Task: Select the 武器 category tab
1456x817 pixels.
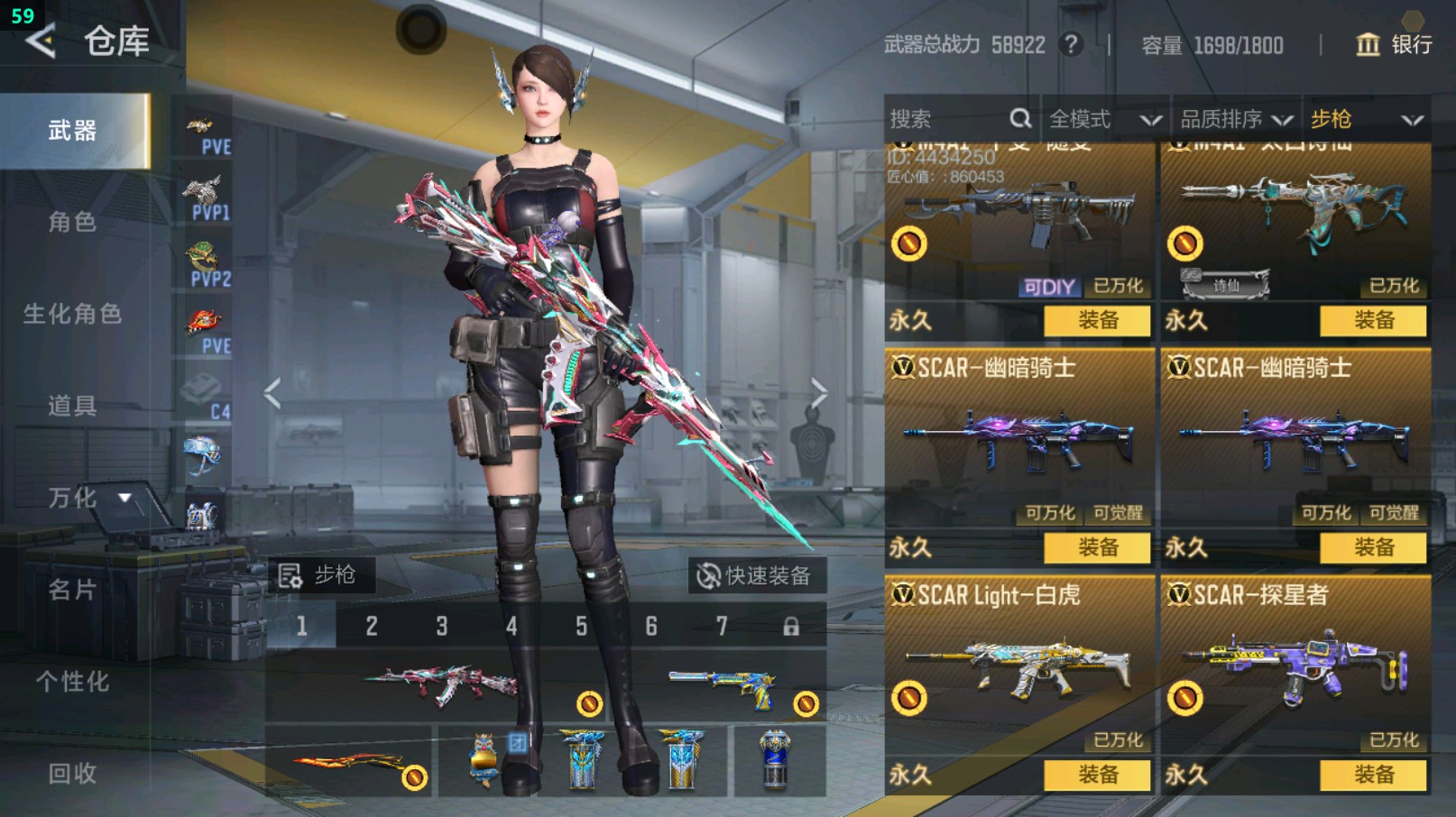Action: pos(73,132)
